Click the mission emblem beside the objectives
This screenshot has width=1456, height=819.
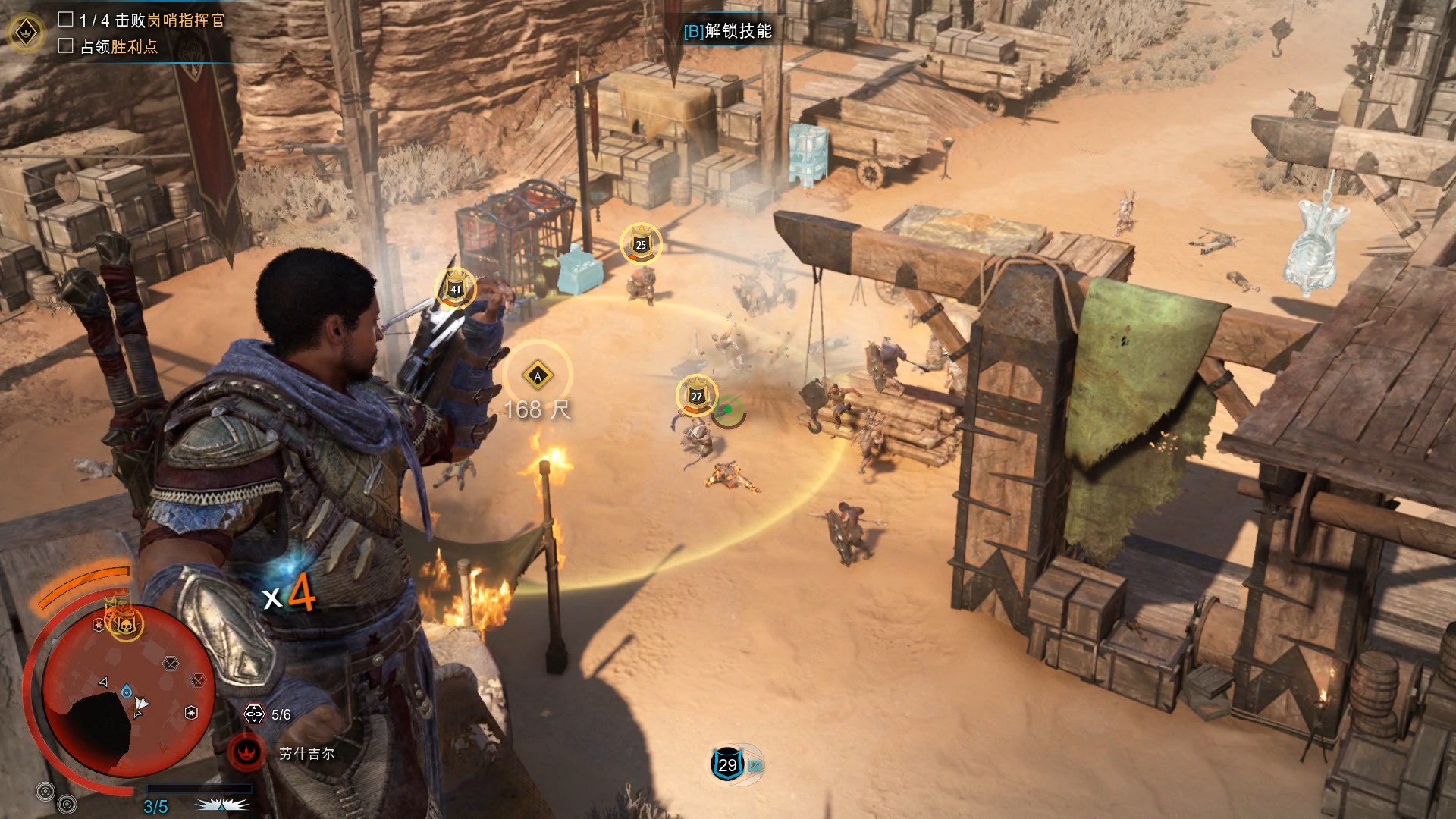(27, 33)
